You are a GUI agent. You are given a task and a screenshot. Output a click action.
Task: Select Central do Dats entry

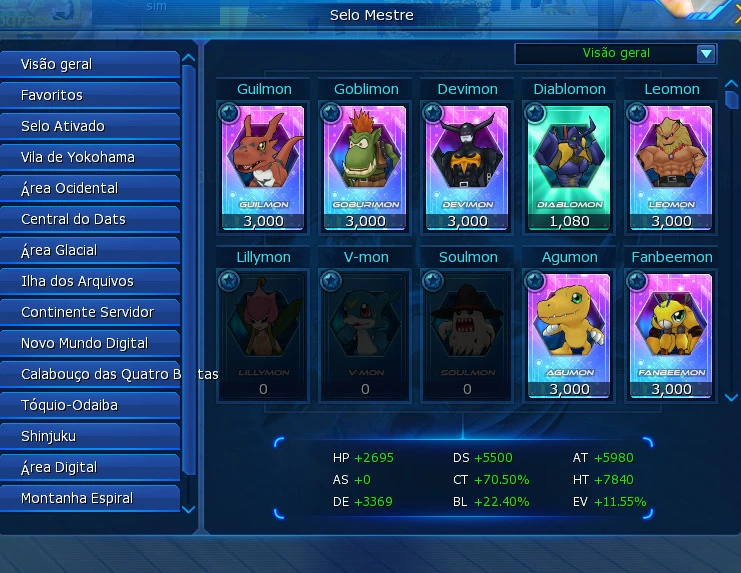point(90,219)
